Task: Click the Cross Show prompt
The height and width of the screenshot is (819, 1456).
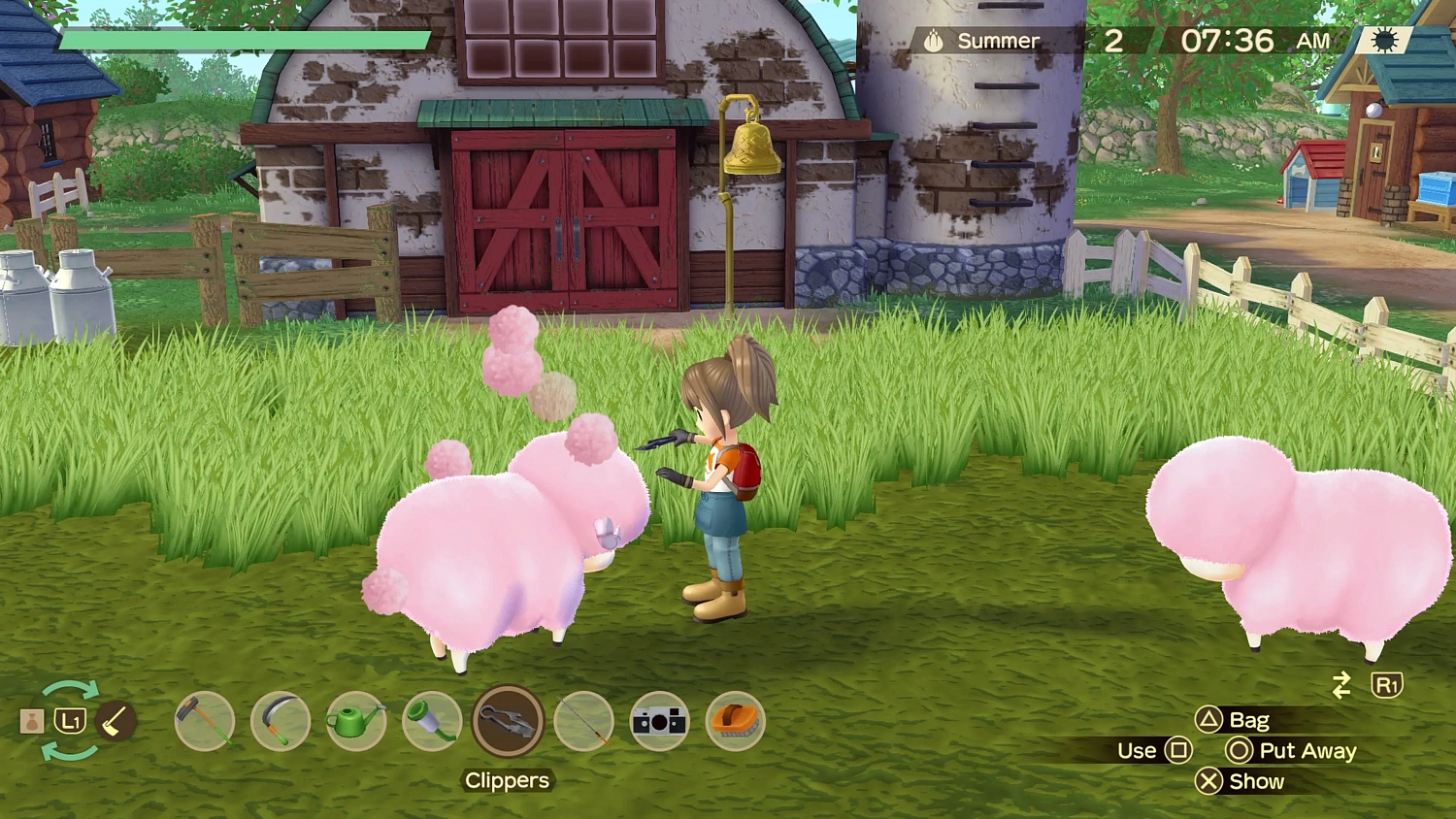Action: coord(1241,782)
